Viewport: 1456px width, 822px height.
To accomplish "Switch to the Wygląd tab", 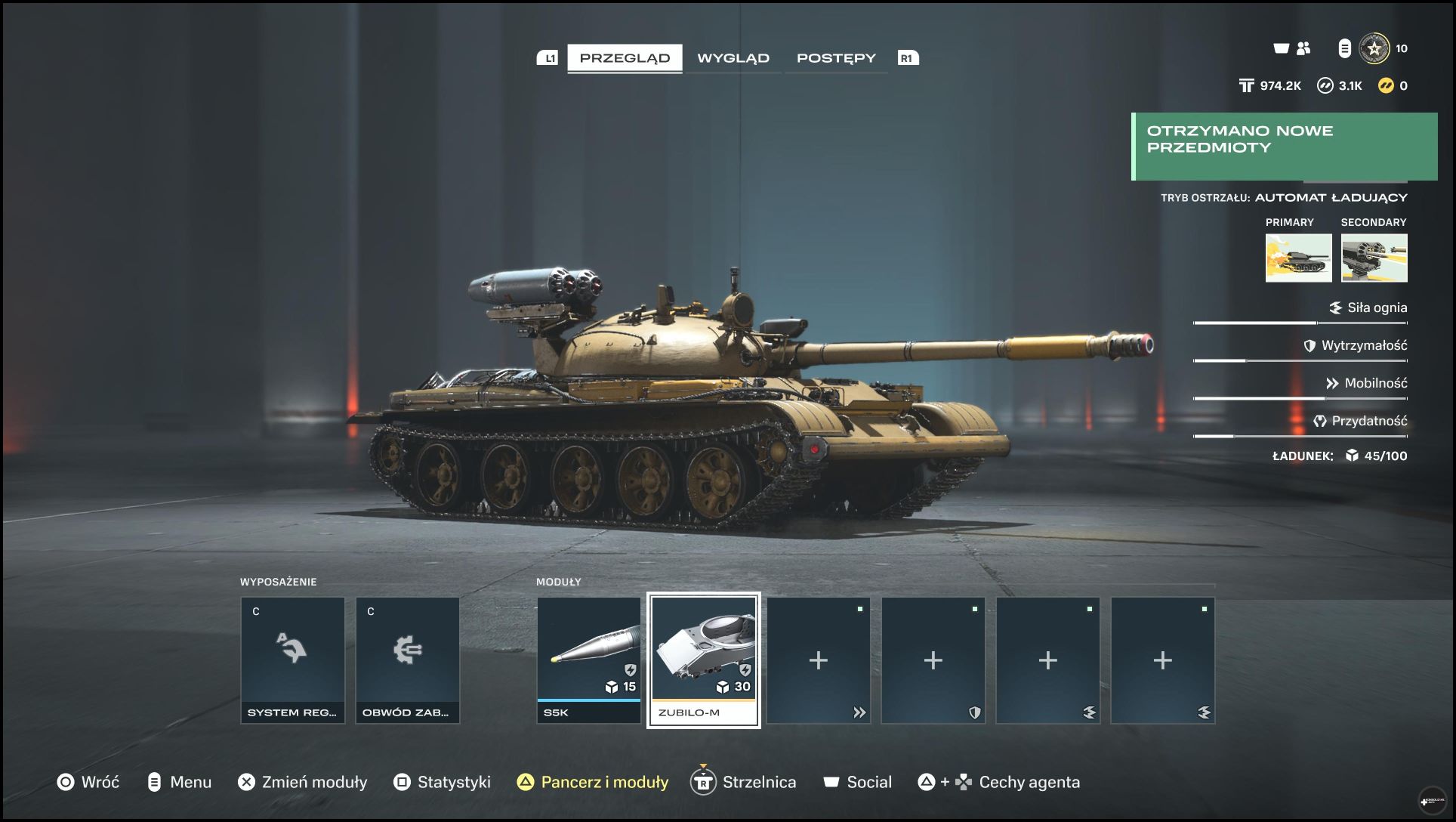I will (x=733, y=58).
